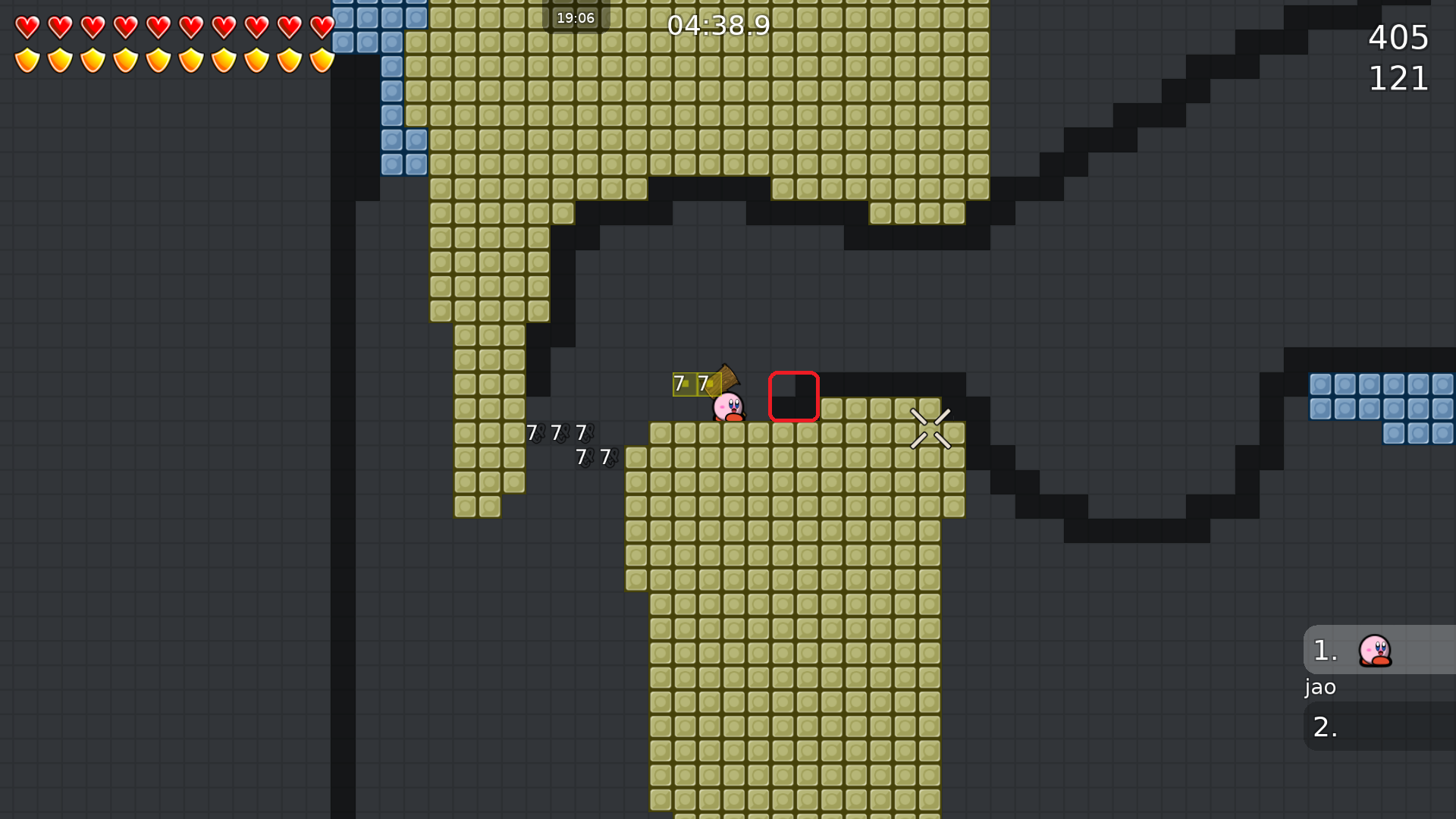The image size is (1456, 819).
Task: Select the Kirby avatar on the leaderboard
Action: [1376, 651]
